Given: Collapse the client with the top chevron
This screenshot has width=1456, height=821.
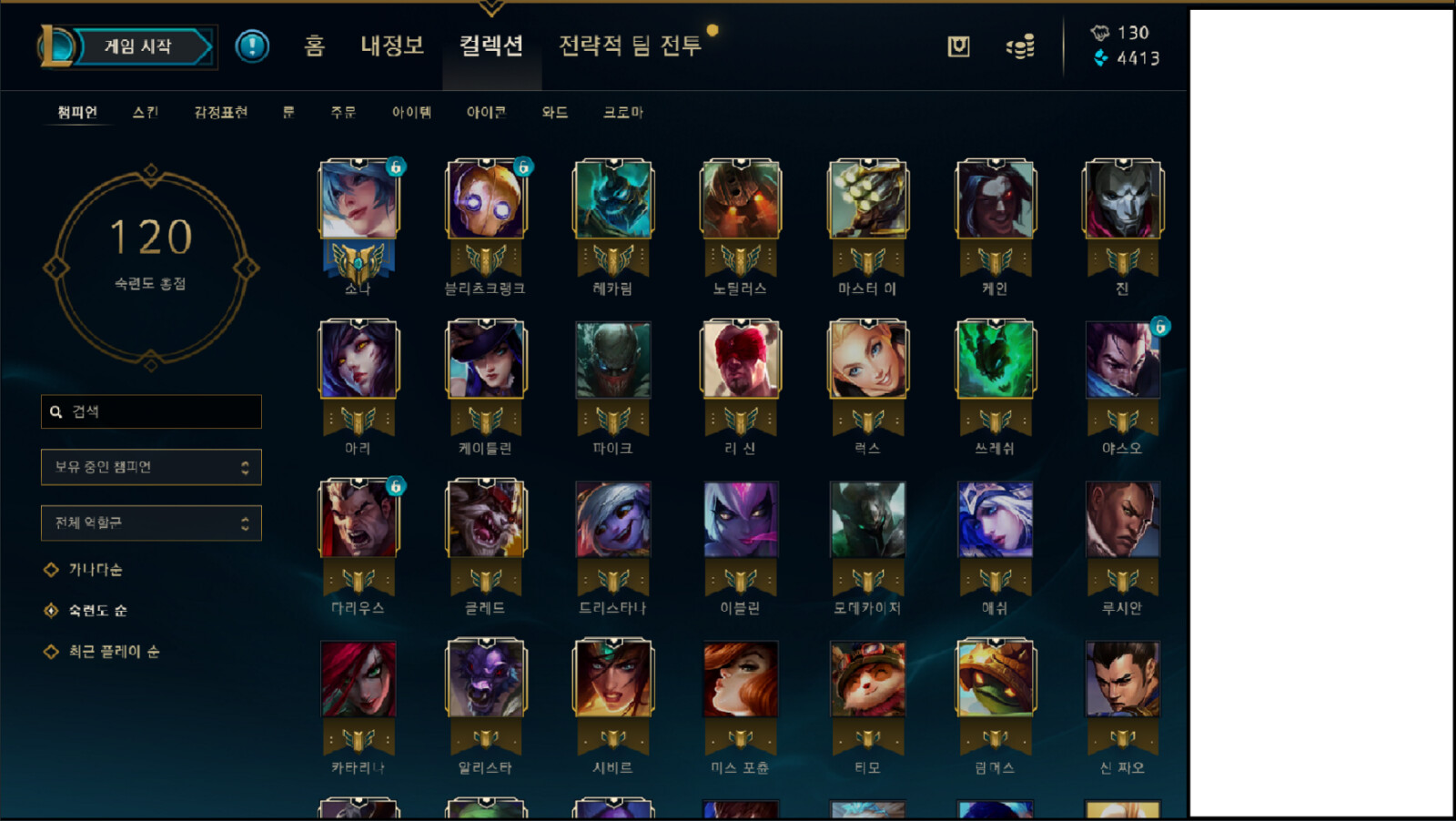Looking at the screenshot, I should tap(492, 7).
